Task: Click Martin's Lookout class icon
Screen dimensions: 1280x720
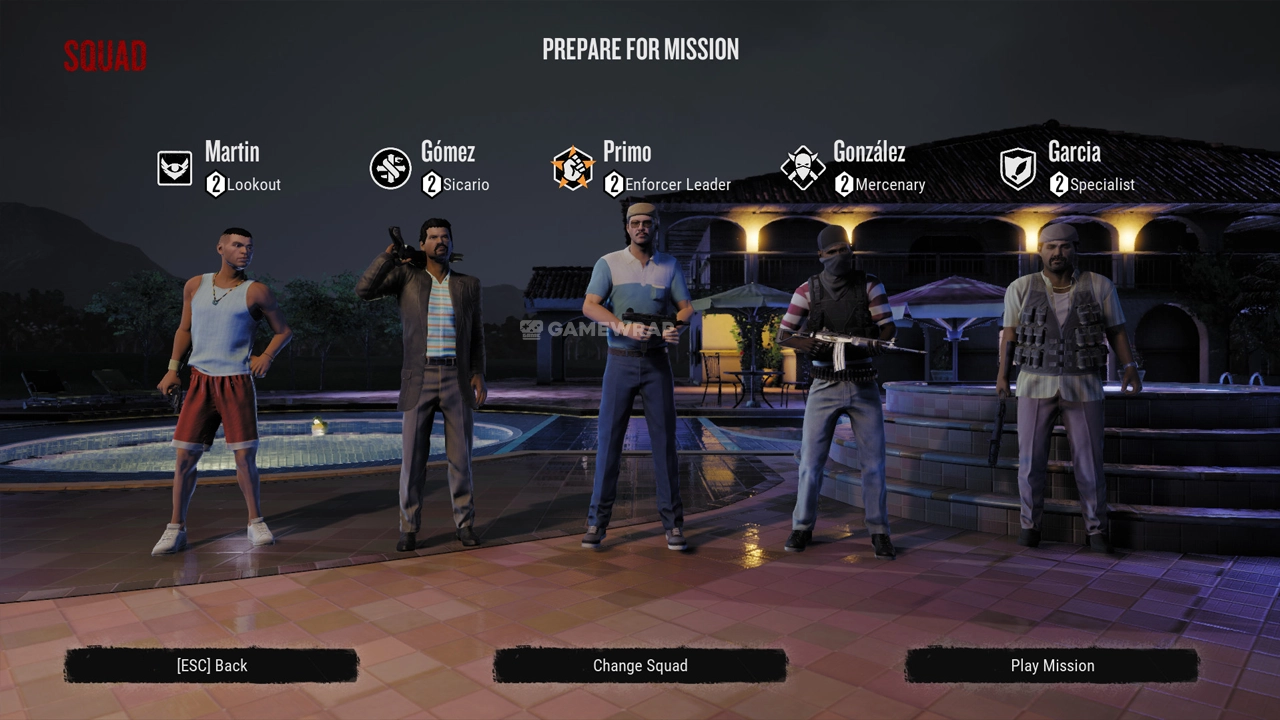Action: [175, 168]
